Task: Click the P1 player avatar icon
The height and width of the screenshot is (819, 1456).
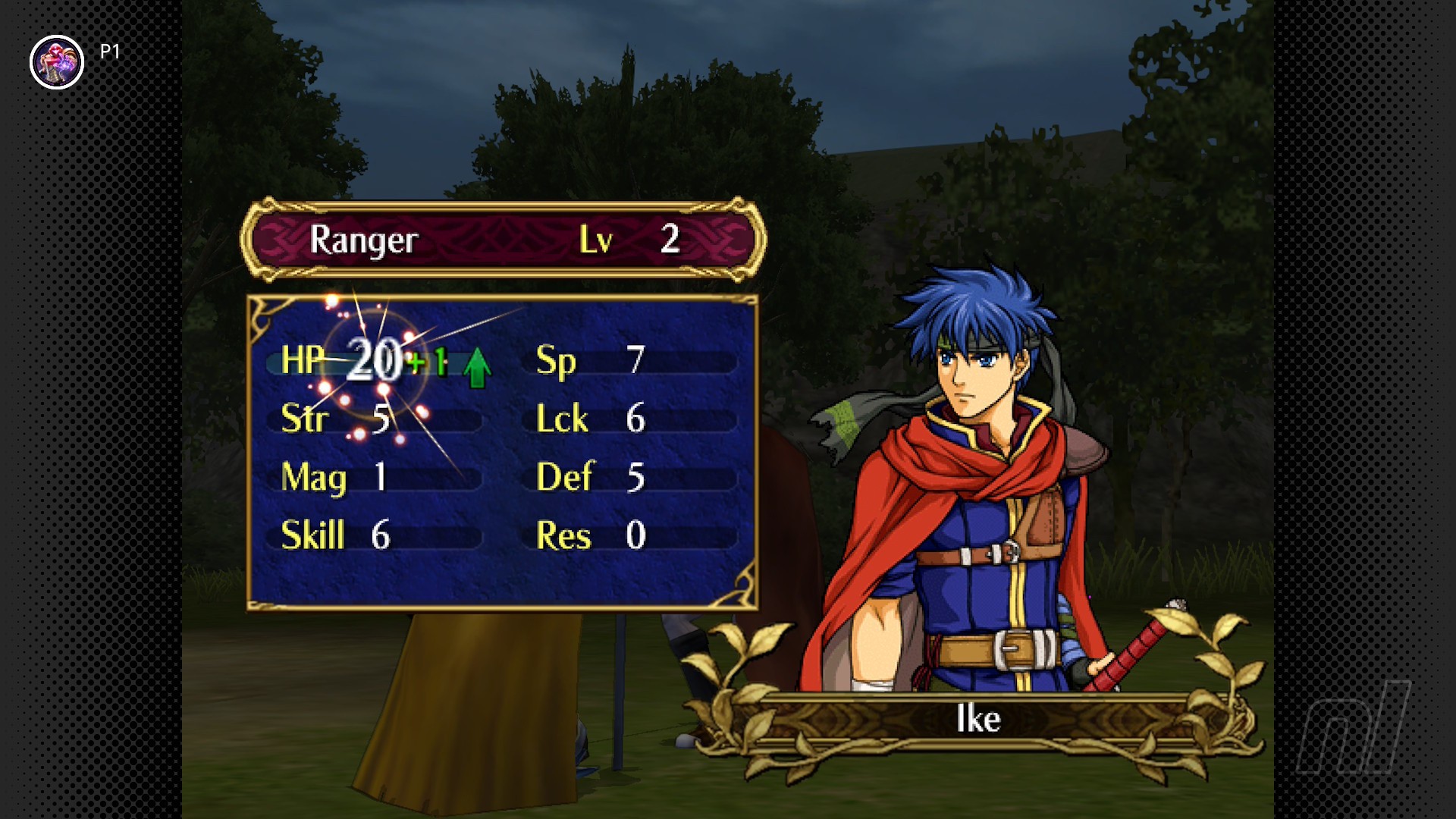Action: click(x=57, y=62)
